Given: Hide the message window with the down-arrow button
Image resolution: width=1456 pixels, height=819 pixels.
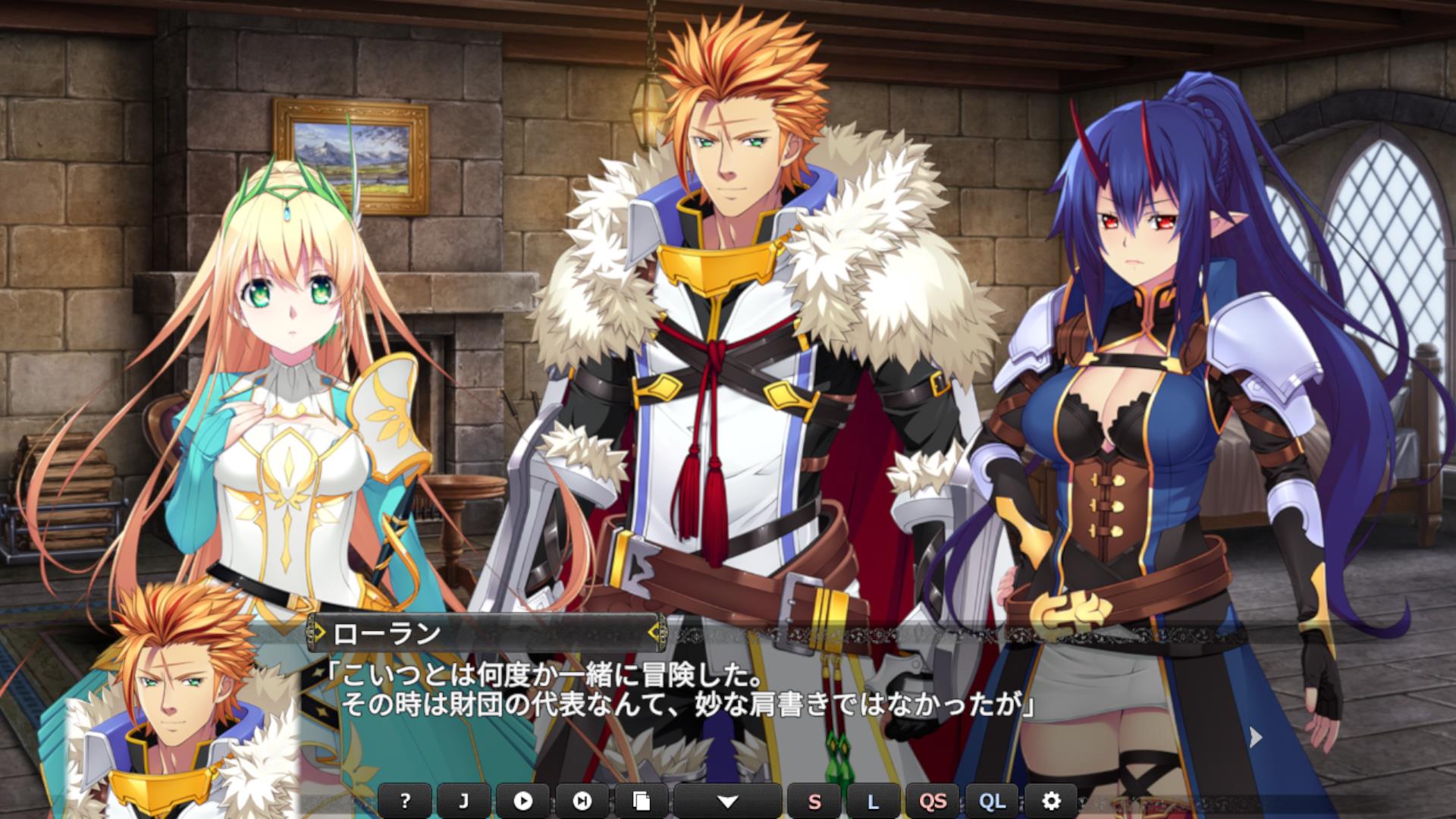Looking at the screenshot, I should (x=727, y=801).
